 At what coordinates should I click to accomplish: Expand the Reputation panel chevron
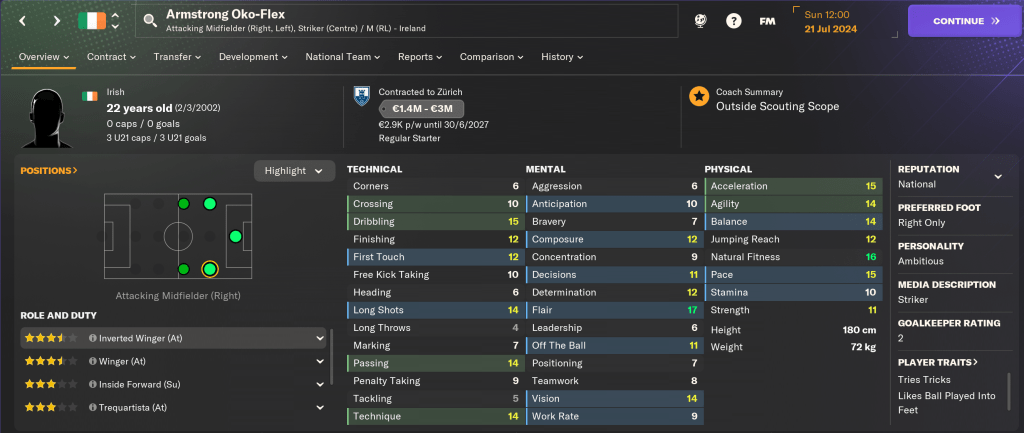coord(997,176)
